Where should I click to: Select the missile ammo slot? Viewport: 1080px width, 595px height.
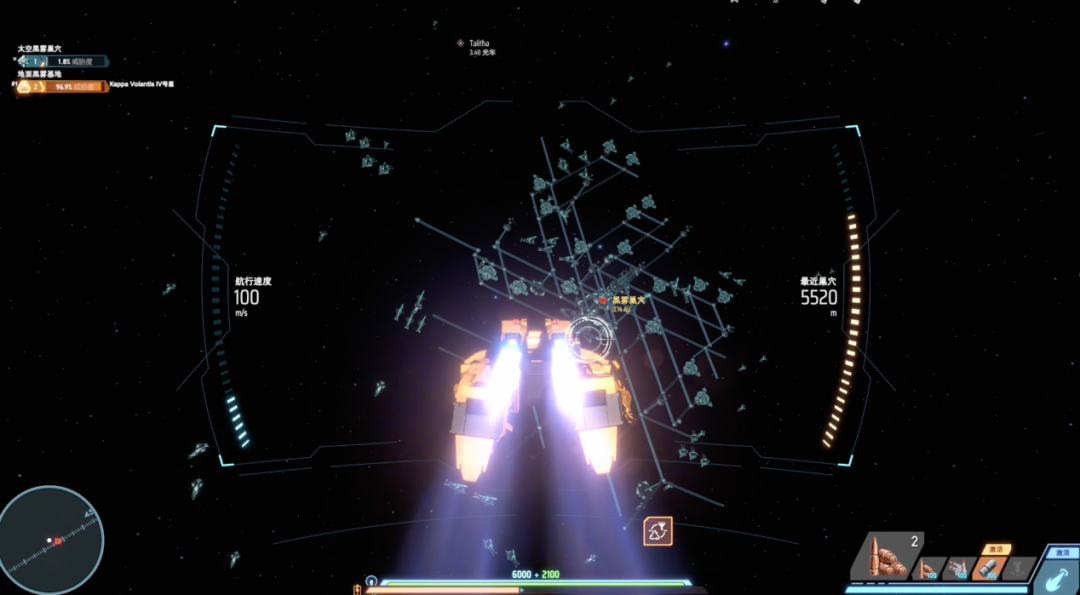click(958, 568)
